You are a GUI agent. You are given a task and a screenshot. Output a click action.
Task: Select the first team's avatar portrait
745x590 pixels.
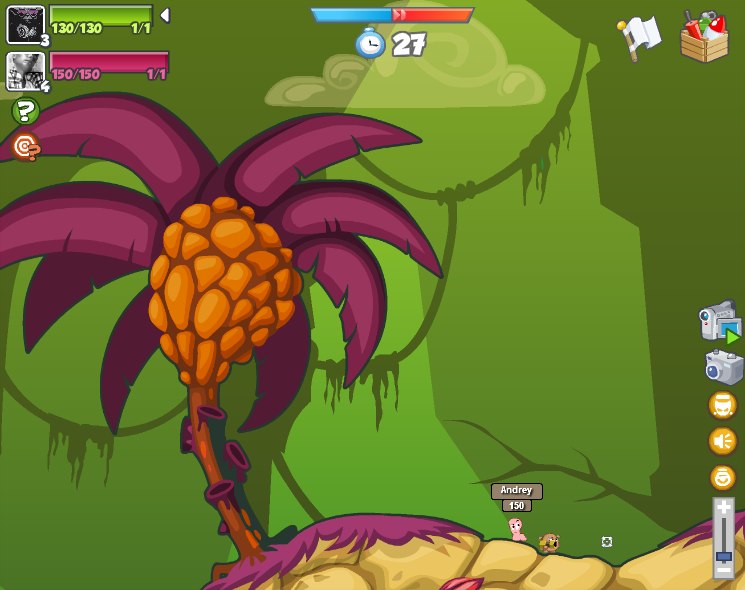point(25,24)
